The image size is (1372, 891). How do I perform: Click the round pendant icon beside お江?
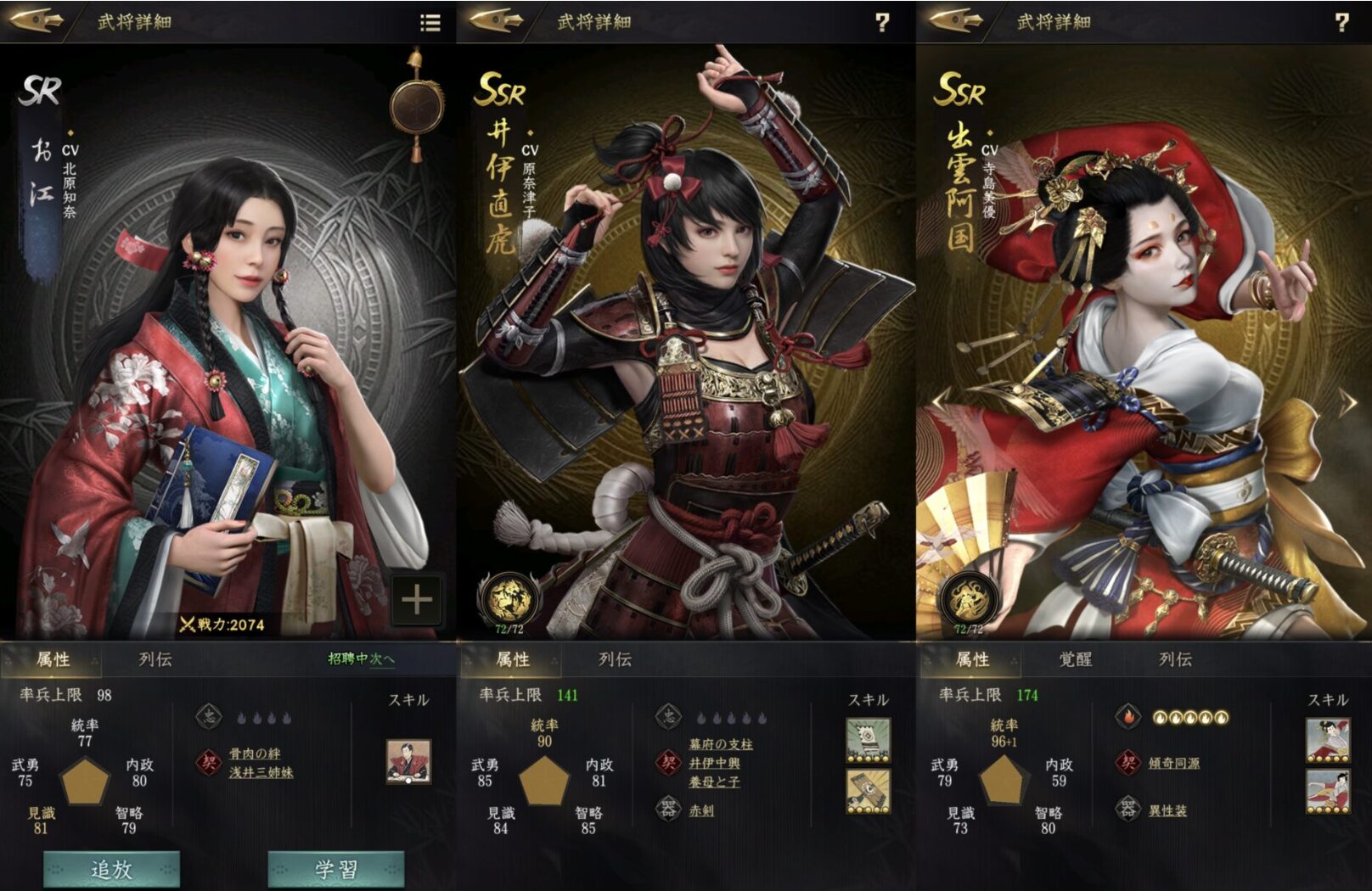pos(416,107)
